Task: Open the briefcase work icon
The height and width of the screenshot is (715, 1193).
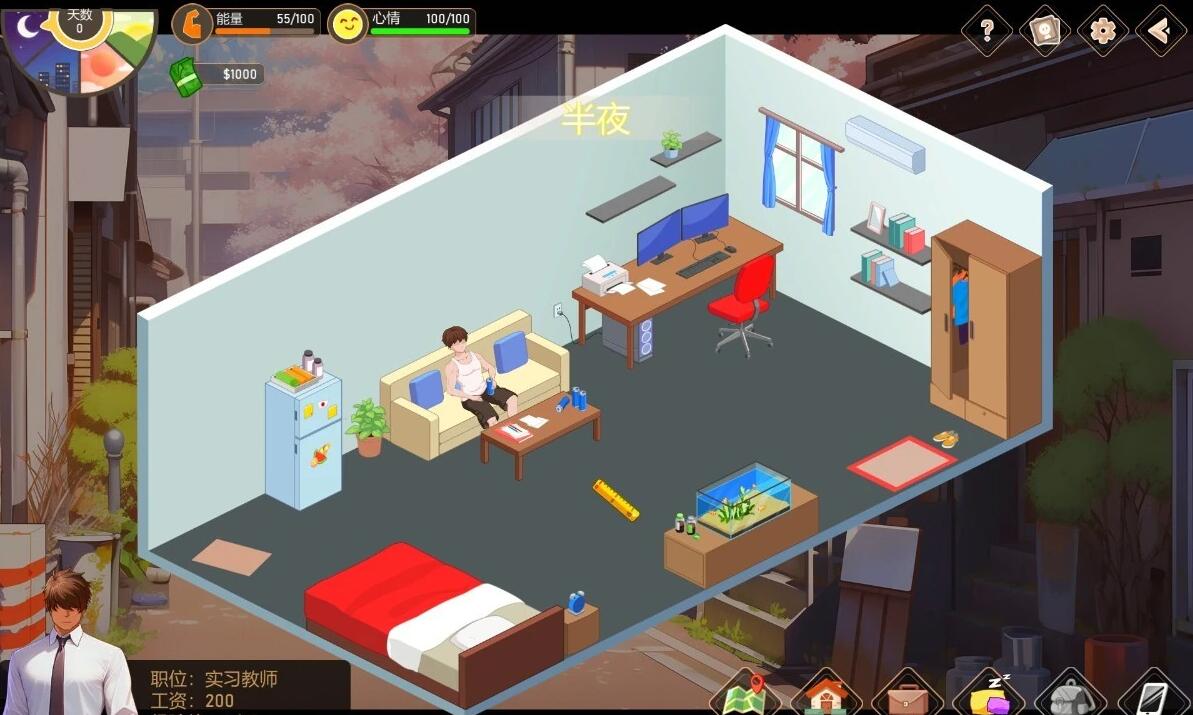Action: point(907,694)
